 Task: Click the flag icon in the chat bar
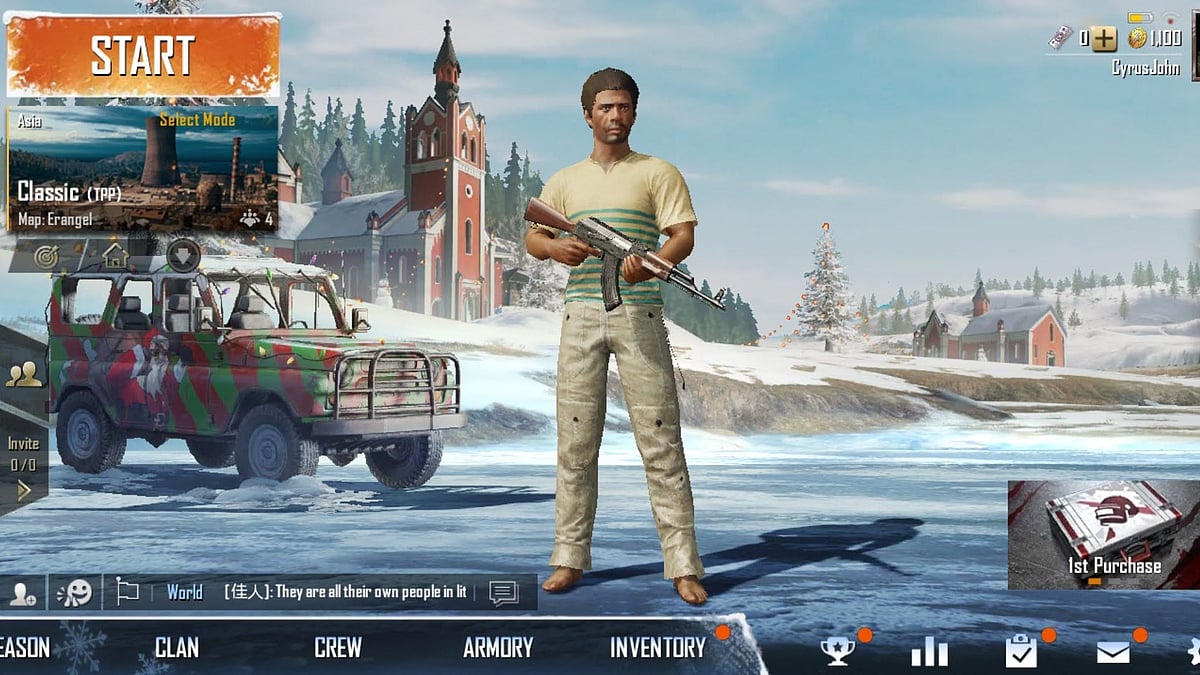(x=127, y=592)
